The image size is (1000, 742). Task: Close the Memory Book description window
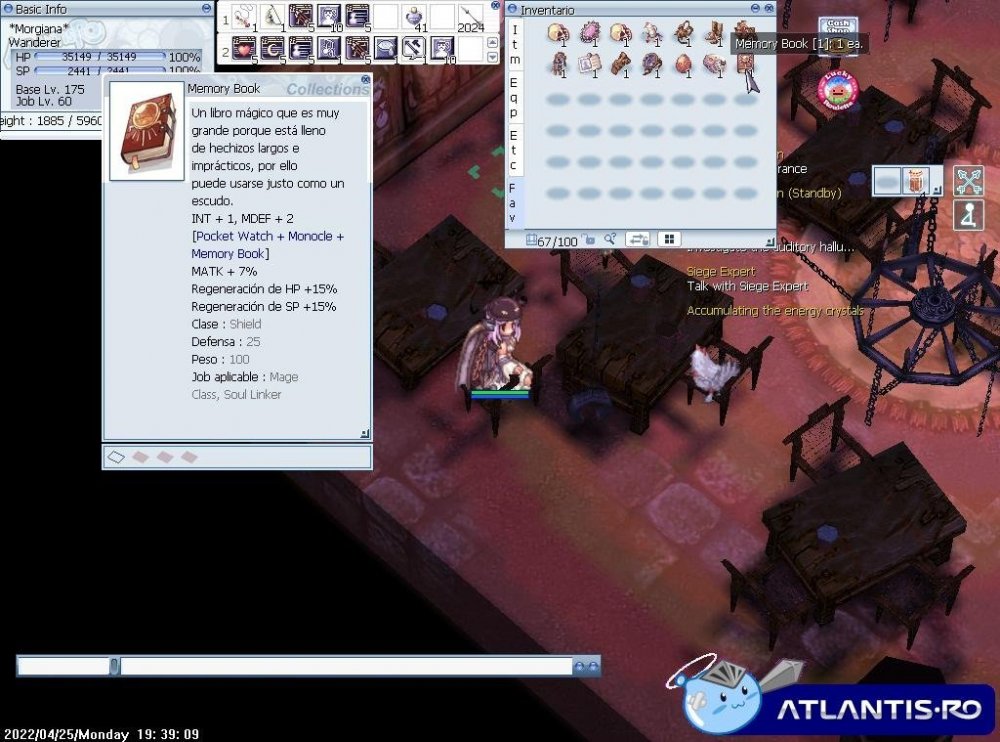365,79
